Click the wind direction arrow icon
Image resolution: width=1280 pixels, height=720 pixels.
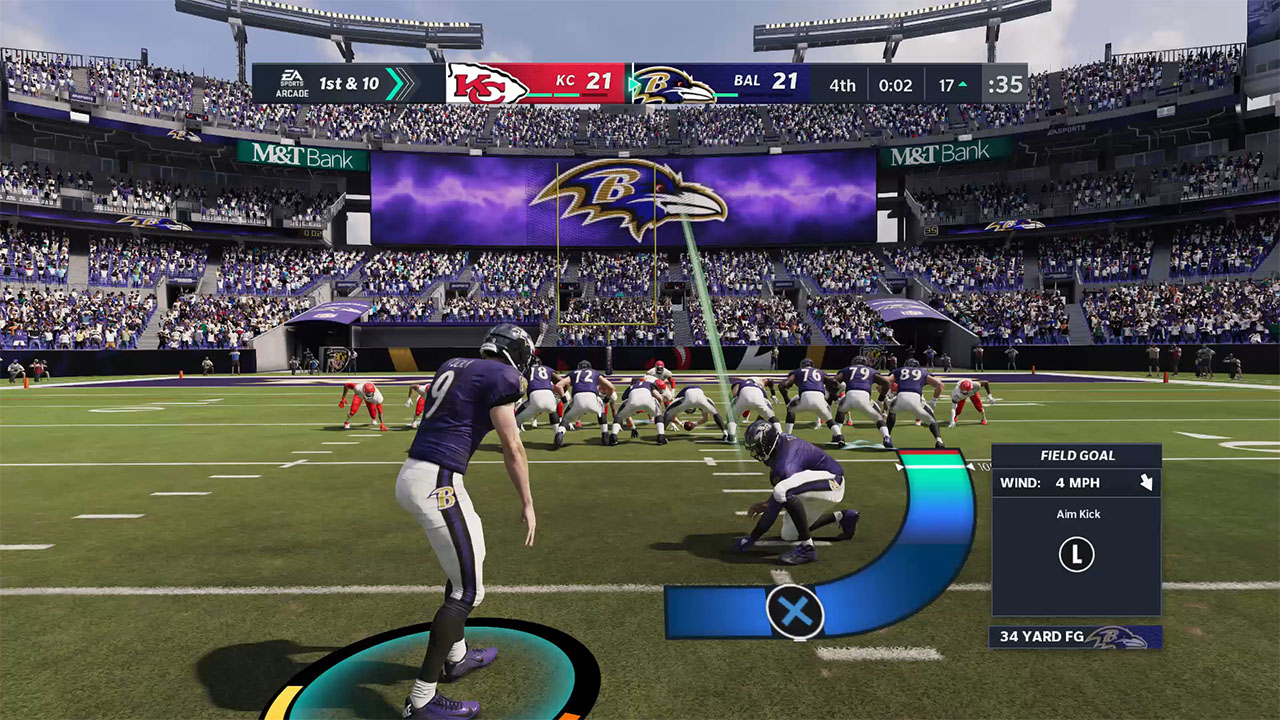1145,483
